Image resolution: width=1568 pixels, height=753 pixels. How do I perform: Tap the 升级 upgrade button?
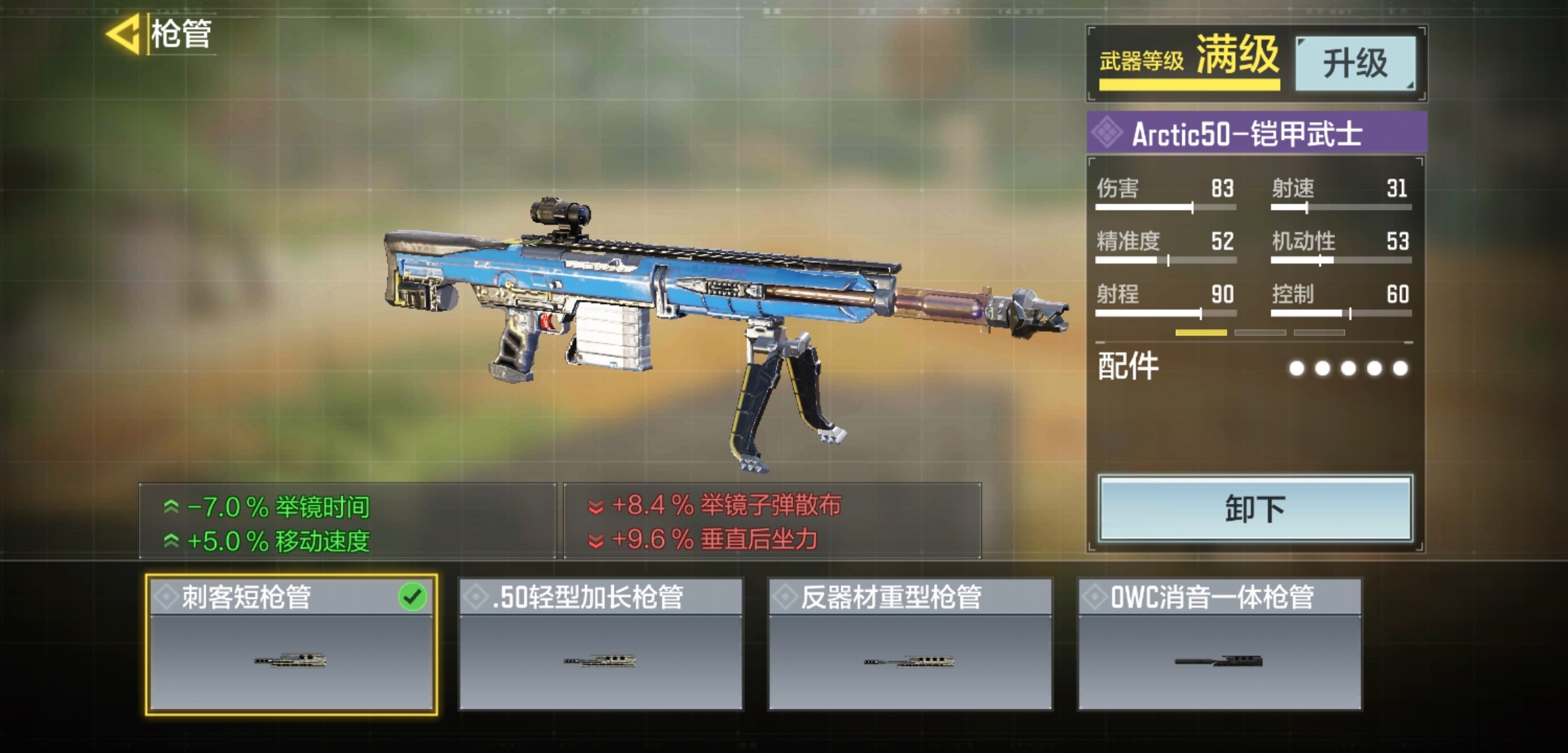tap(1355, 63)
